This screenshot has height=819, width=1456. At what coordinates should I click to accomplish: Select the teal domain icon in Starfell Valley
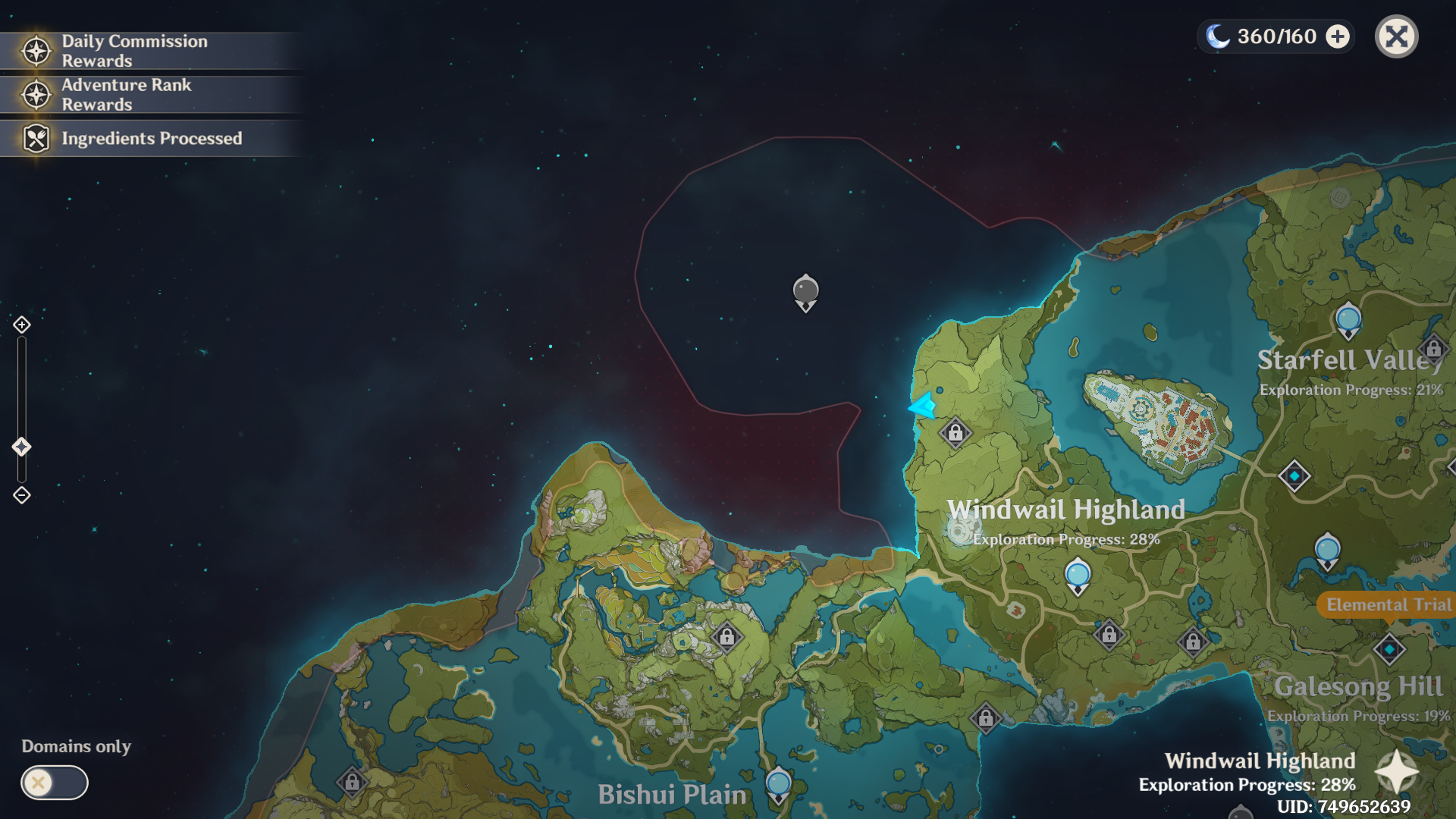tap(1294, 474)
